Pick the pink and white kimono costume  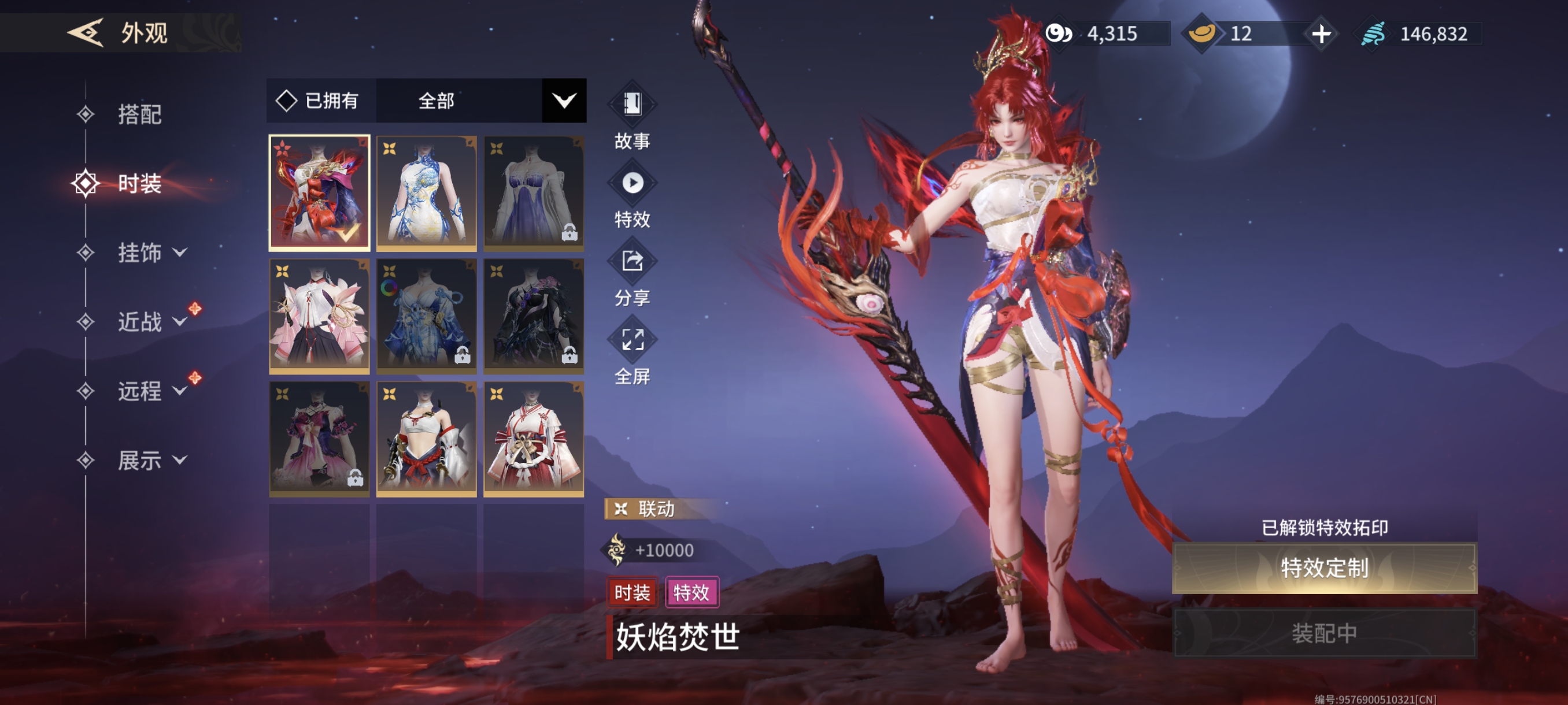(319, 315)
